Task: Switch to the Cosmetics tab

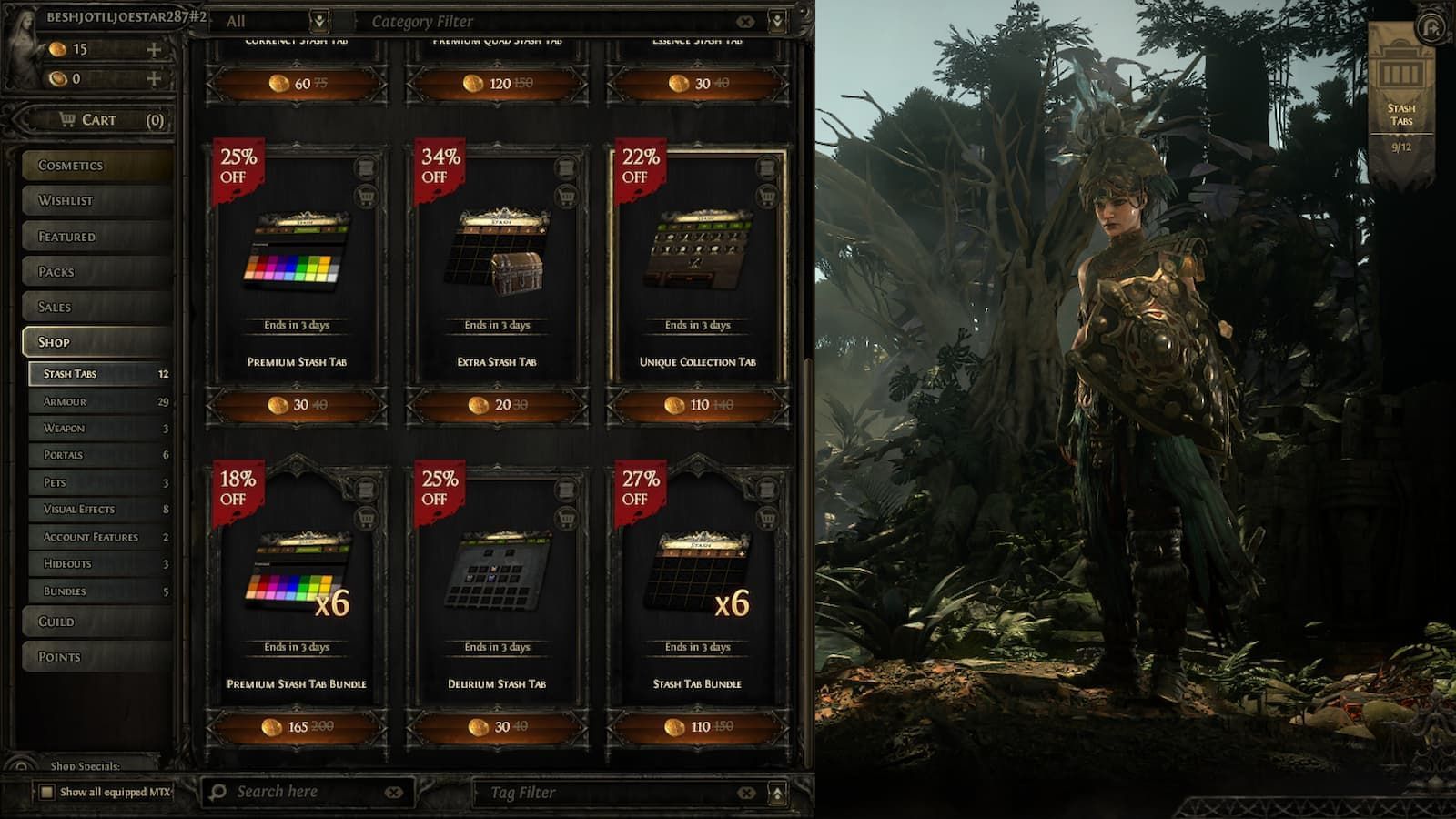Action: coord(91,165)
